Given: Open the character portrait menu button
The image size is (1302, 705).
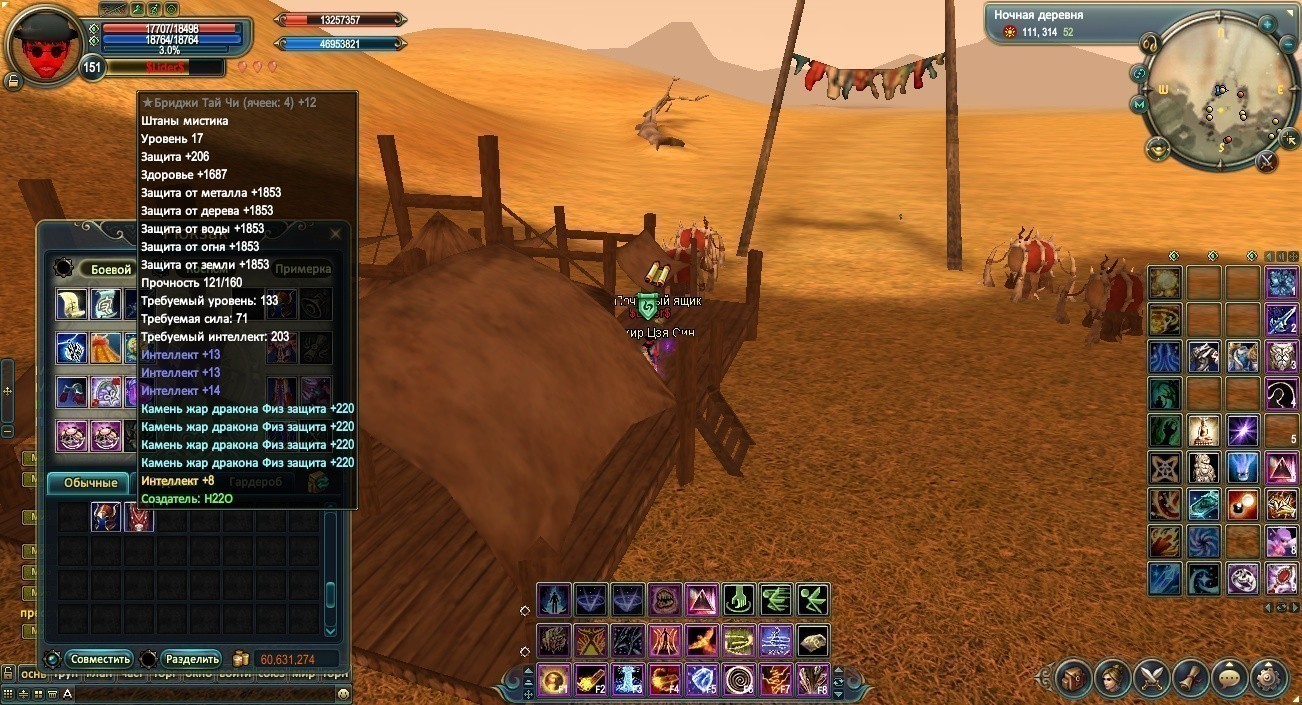Looking at the screenshot, I should click(1112, 677).
